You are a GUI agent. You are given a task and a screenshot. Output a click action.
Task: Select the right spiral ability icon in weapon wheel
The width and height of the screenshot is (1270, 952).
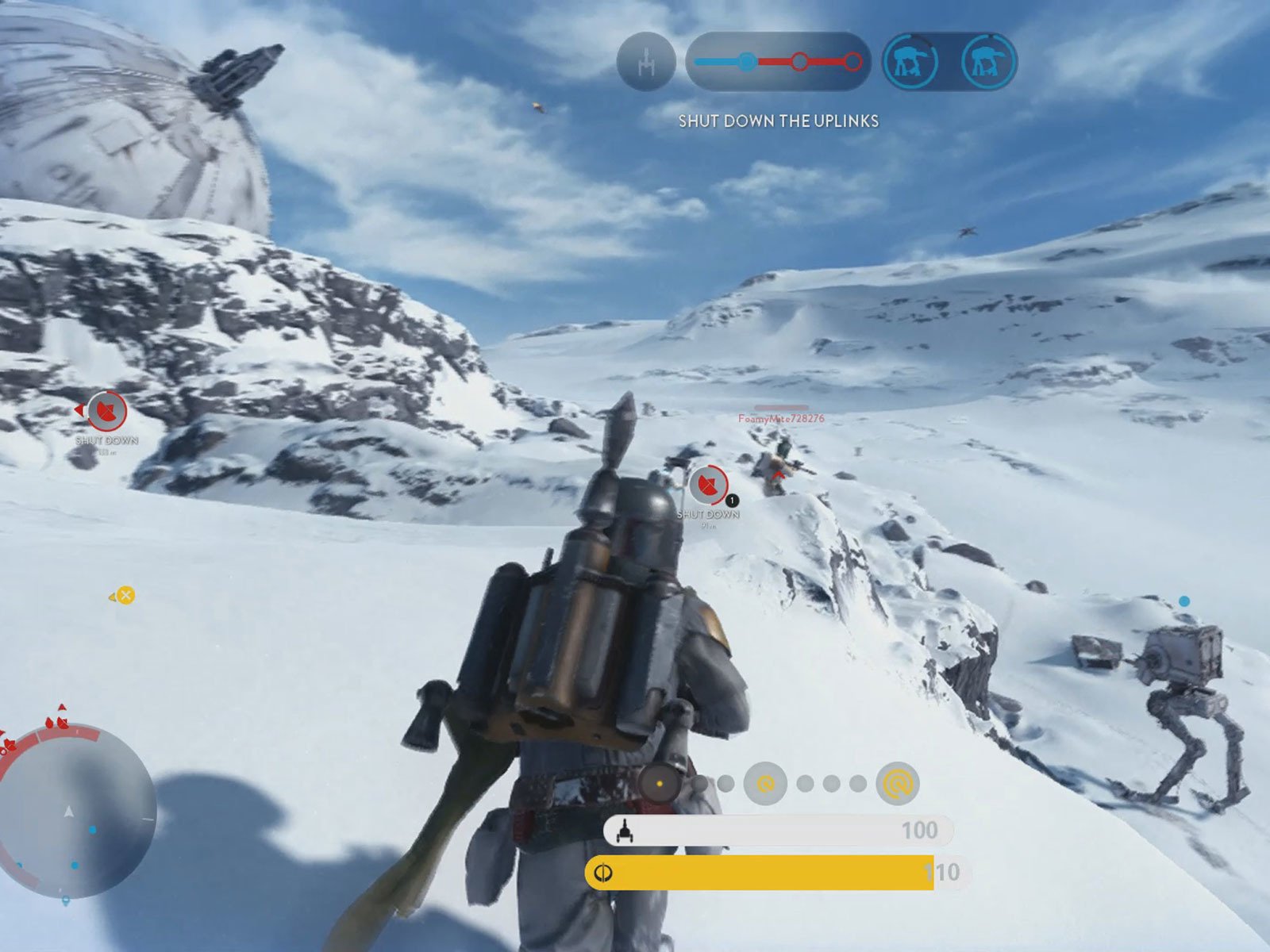[896, 782]
